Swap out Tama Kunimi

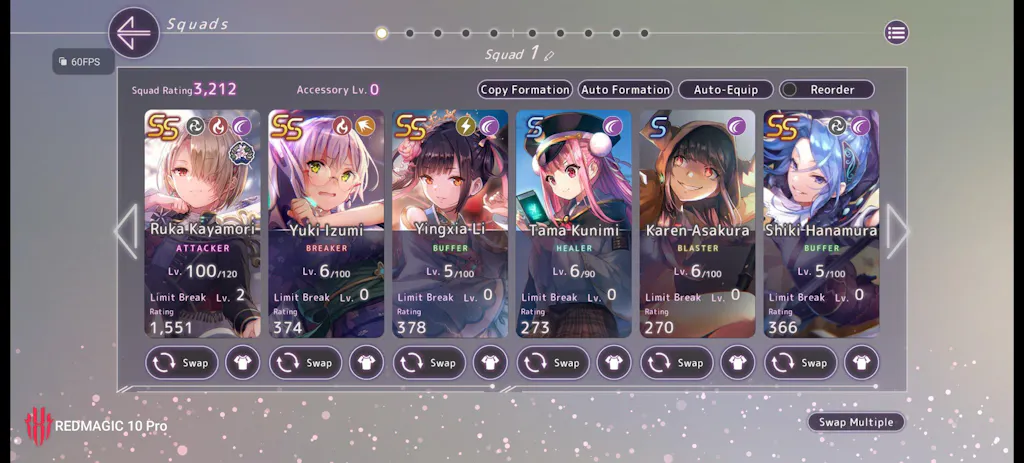(554, 363)
